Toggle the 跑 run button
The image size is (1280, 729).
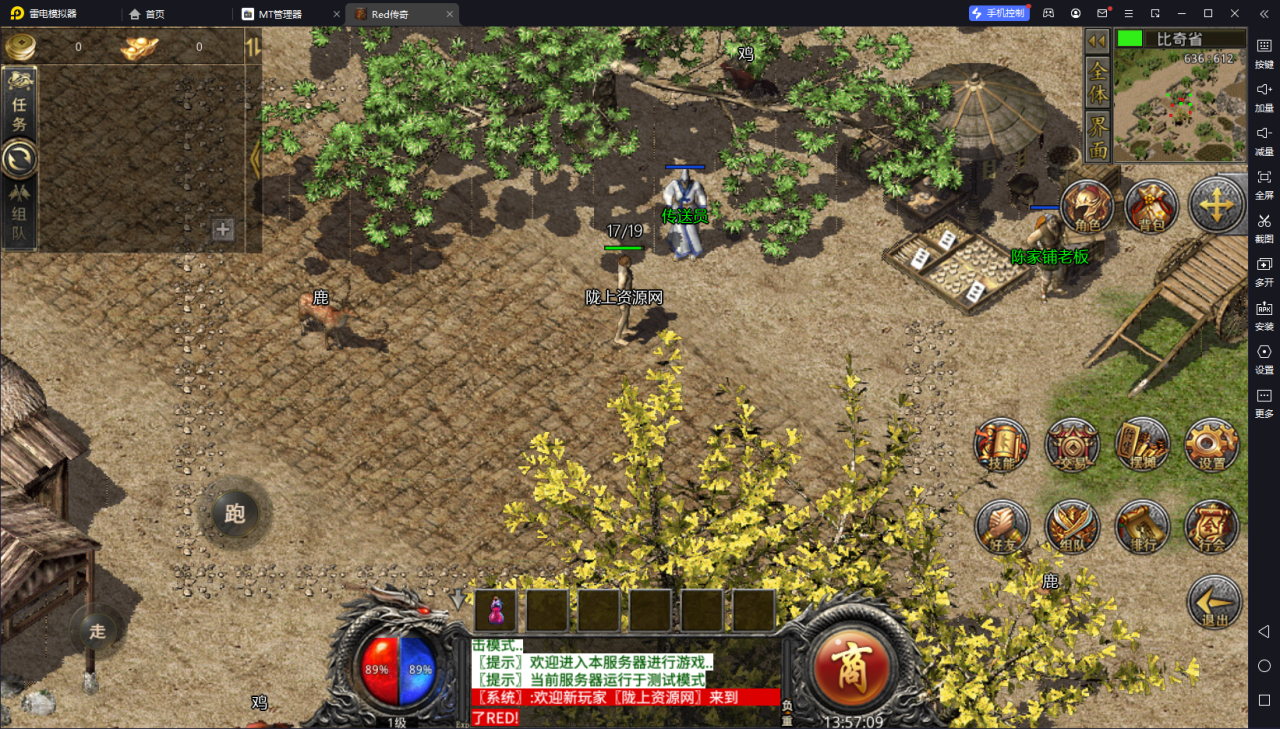tap(235, 514)
